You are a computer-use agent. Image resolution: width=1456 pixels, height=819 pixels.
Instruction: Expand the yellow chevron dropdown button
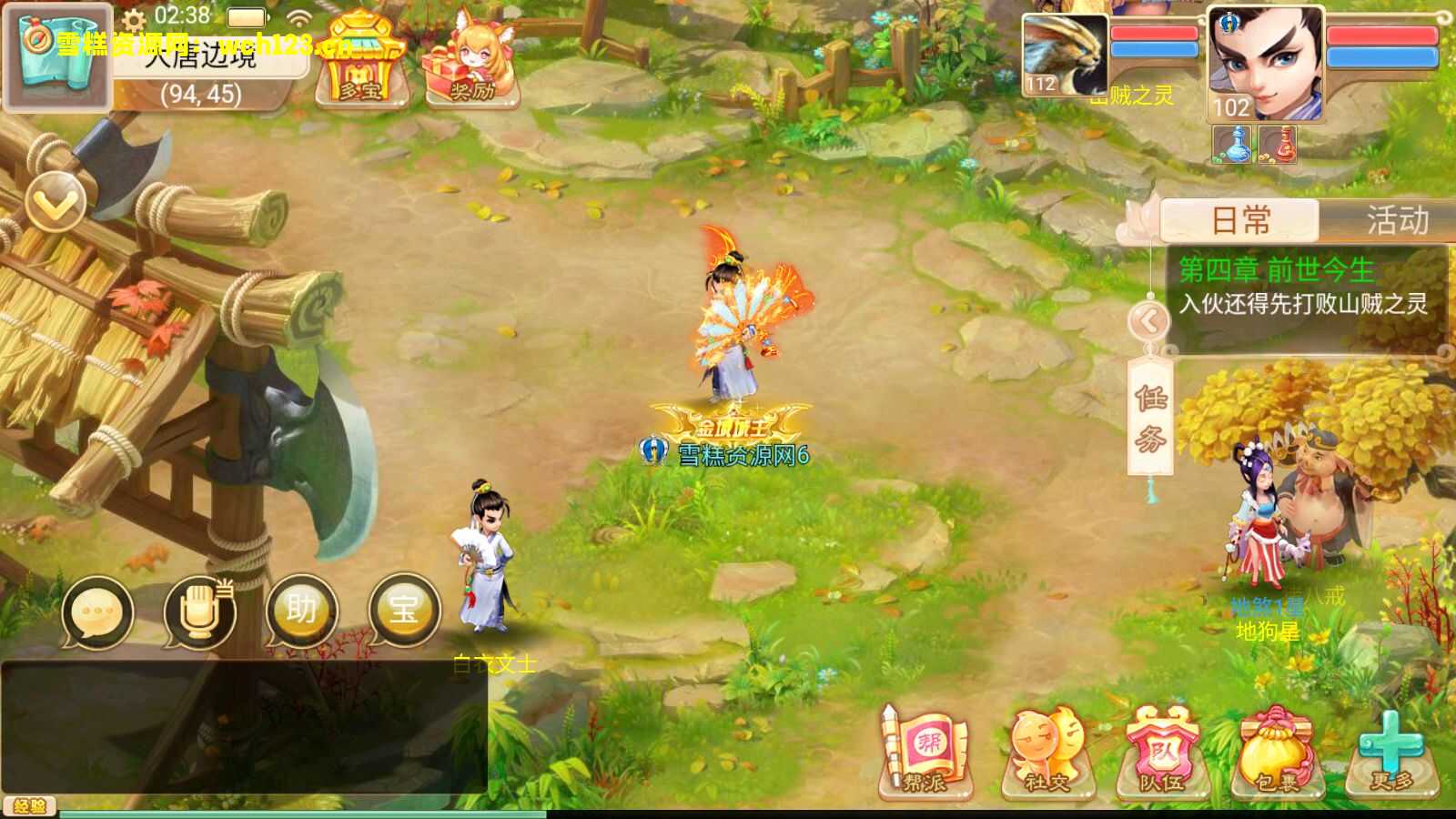[56, 202]
